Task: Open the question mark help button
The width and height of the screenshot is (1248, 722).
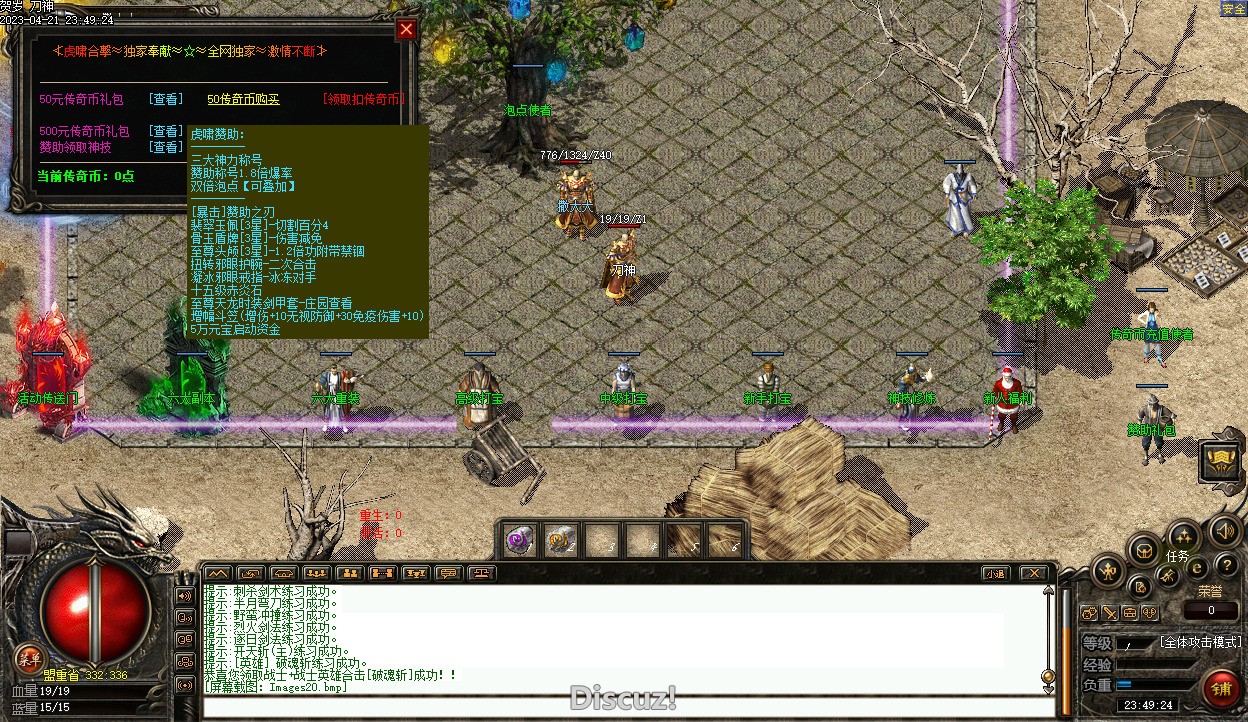Action: pyautogui.click(x=1226, y=566)
